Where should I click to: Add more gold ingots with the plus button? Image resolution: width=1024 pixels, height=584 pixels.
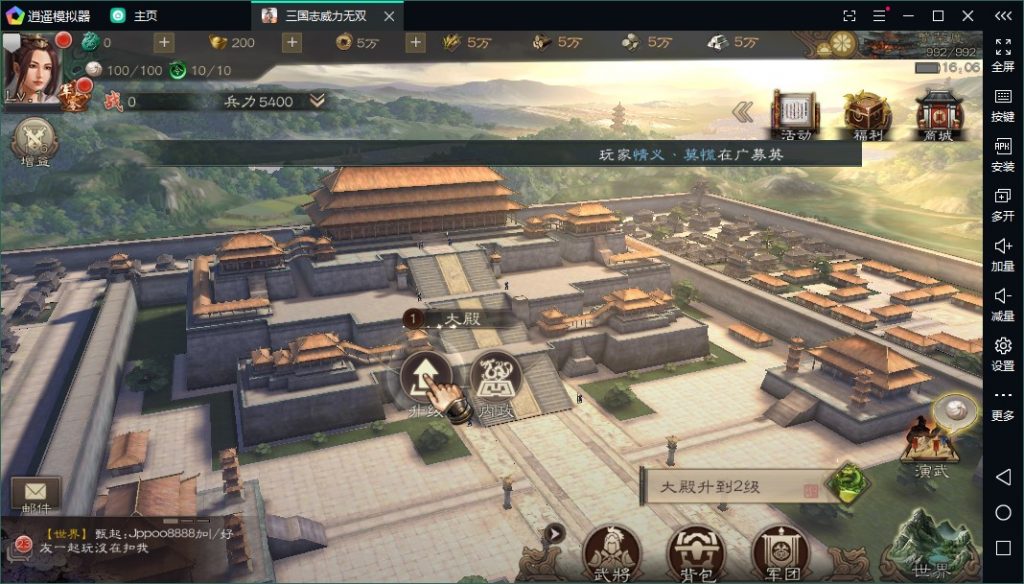tap(291, 42)
